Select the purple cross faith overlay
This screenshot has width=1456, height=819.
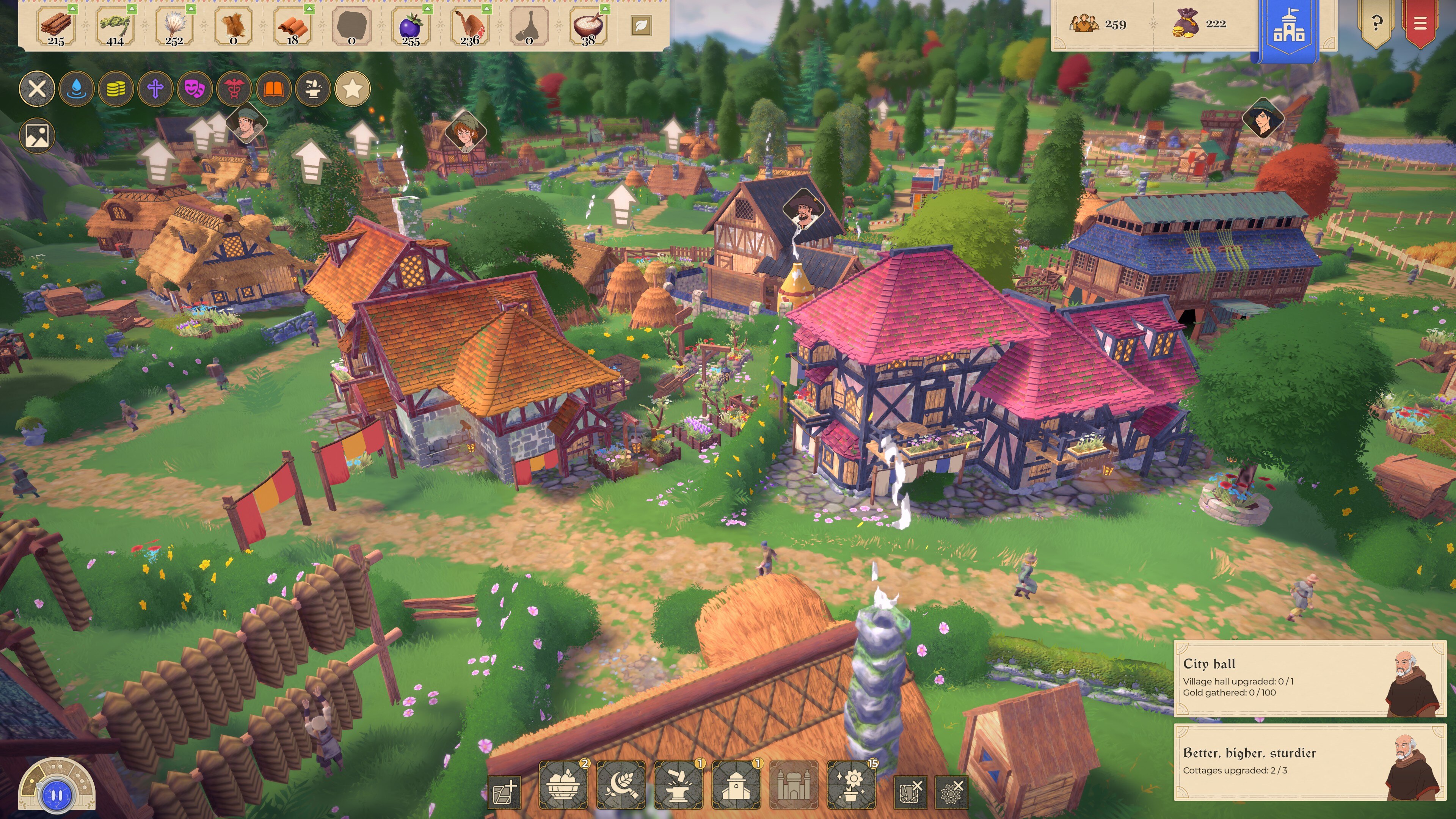pyautogui.click(x=155, y=89)
